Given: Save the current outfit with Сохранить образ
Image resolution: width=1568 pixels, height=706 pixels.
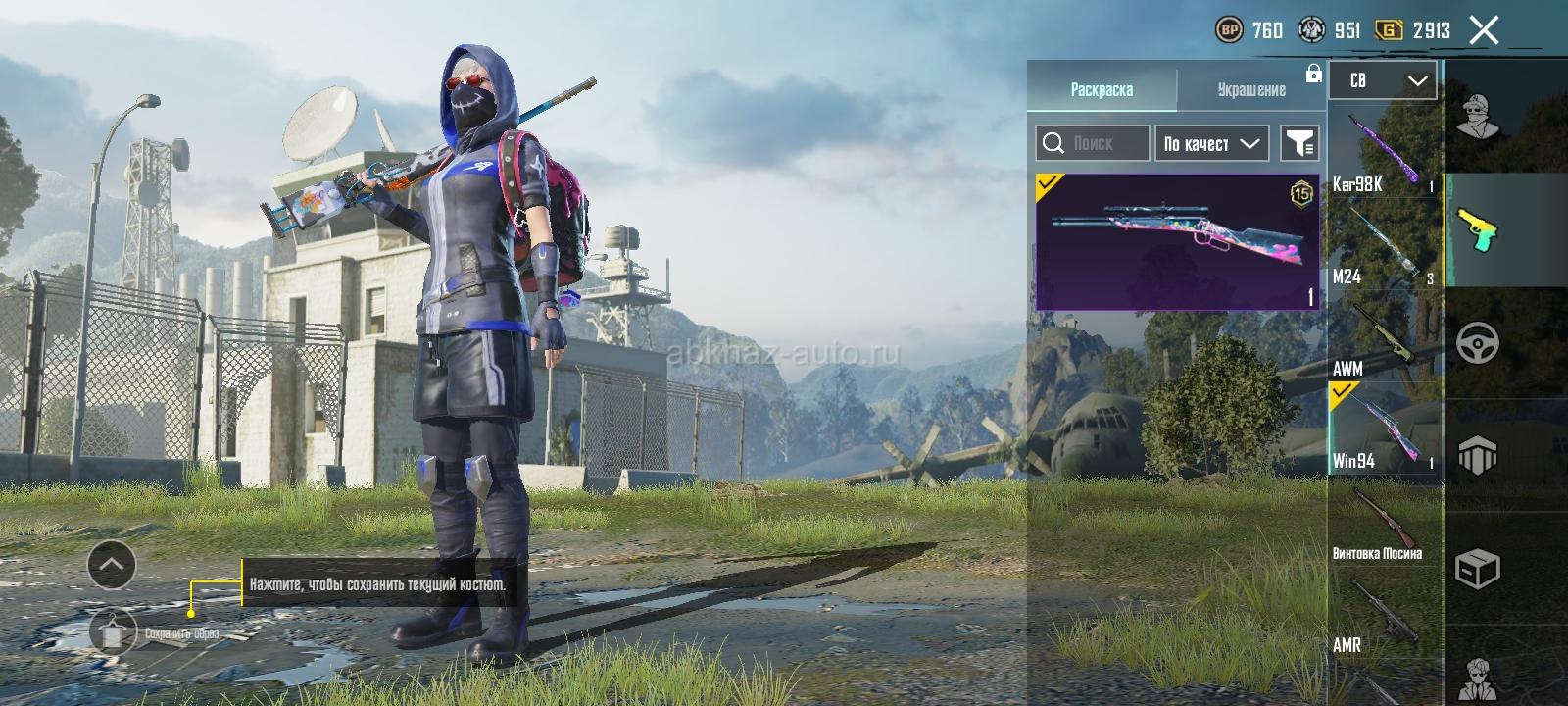Looking at the screenshot, I should (x=114, y=632).
